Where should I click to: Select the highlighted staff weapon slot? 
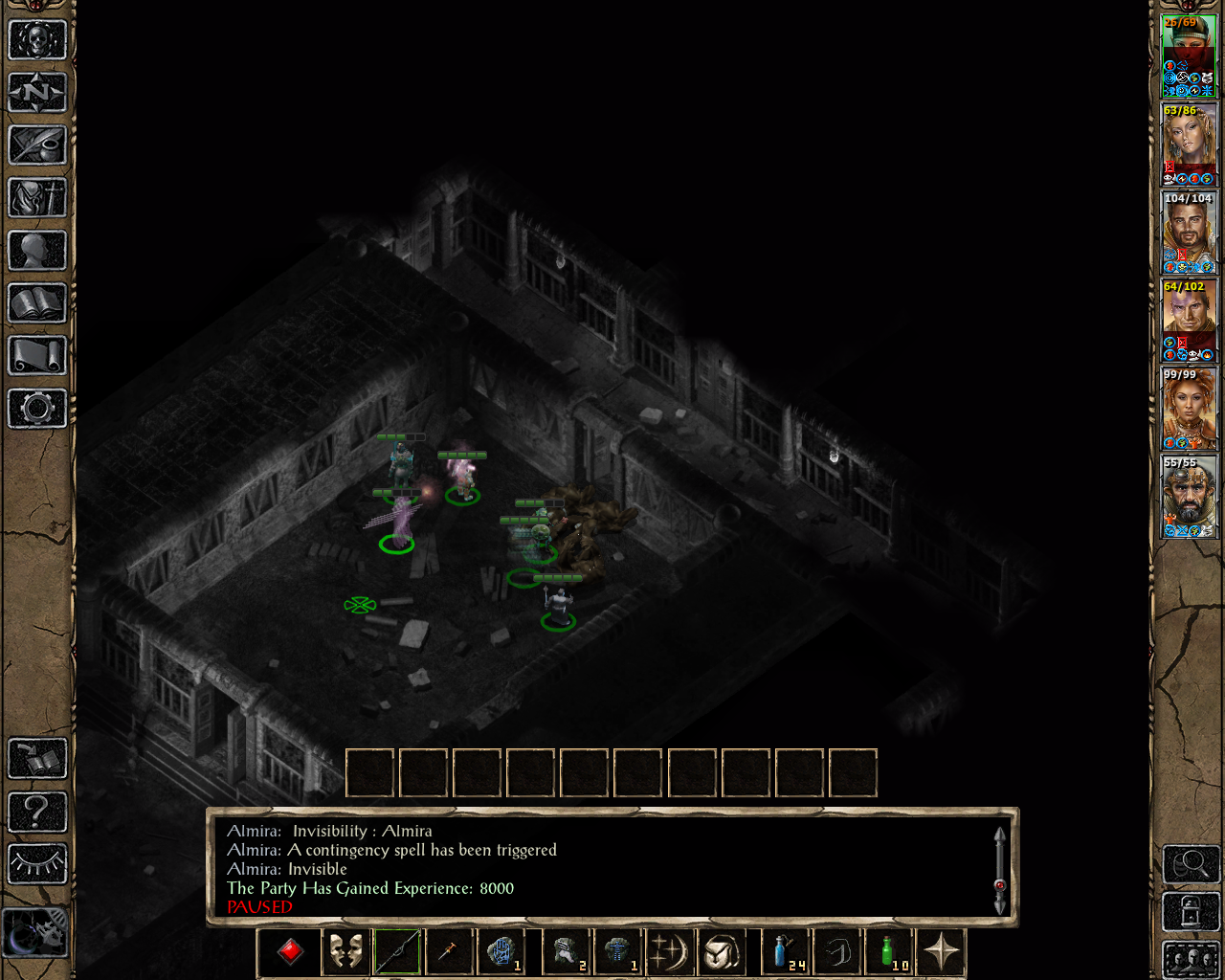(x=396, y=952)
